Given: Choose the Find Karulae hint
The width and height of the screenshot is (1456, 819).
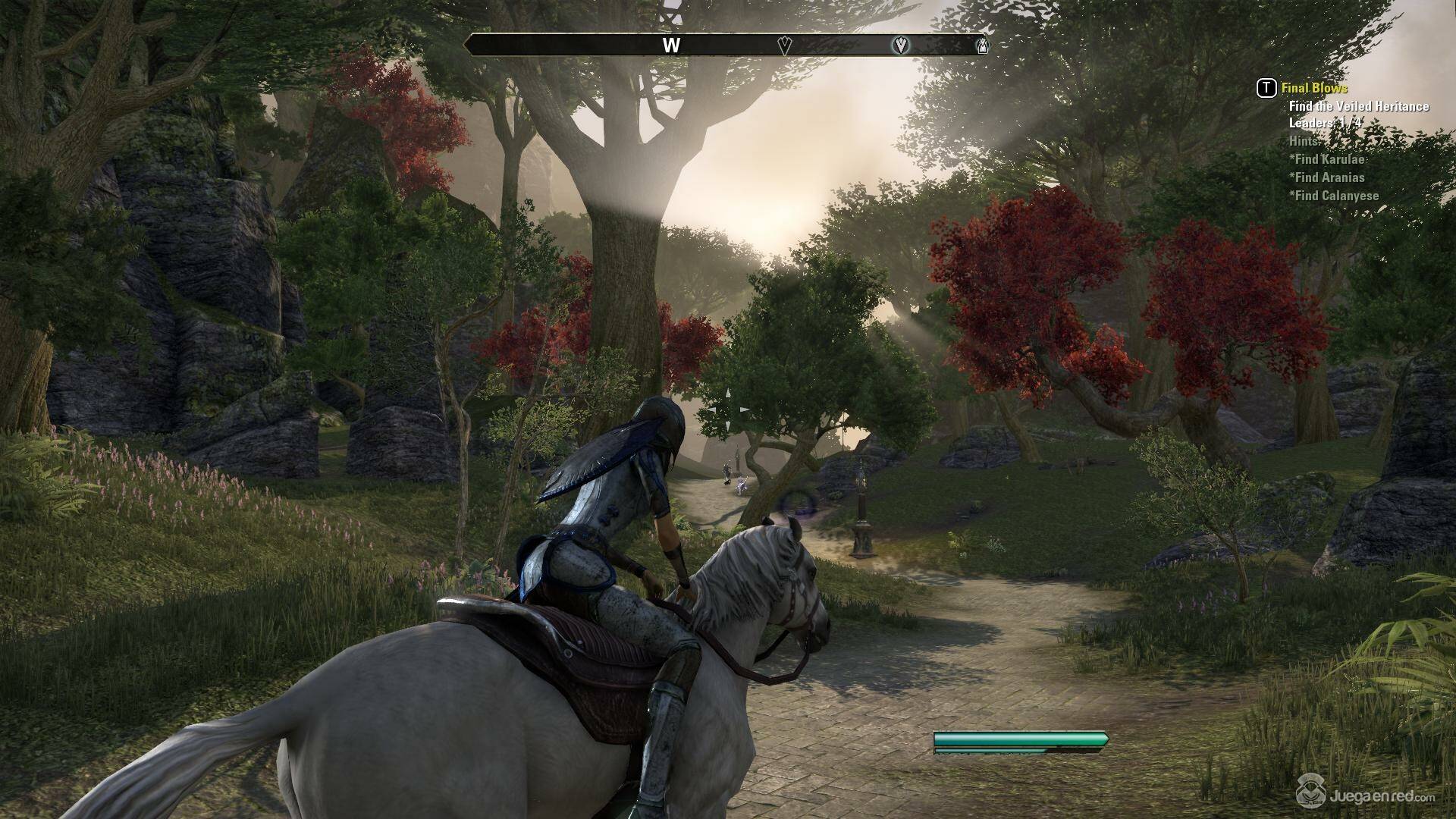Looking at the screenshot, I should coord(1327,159).
